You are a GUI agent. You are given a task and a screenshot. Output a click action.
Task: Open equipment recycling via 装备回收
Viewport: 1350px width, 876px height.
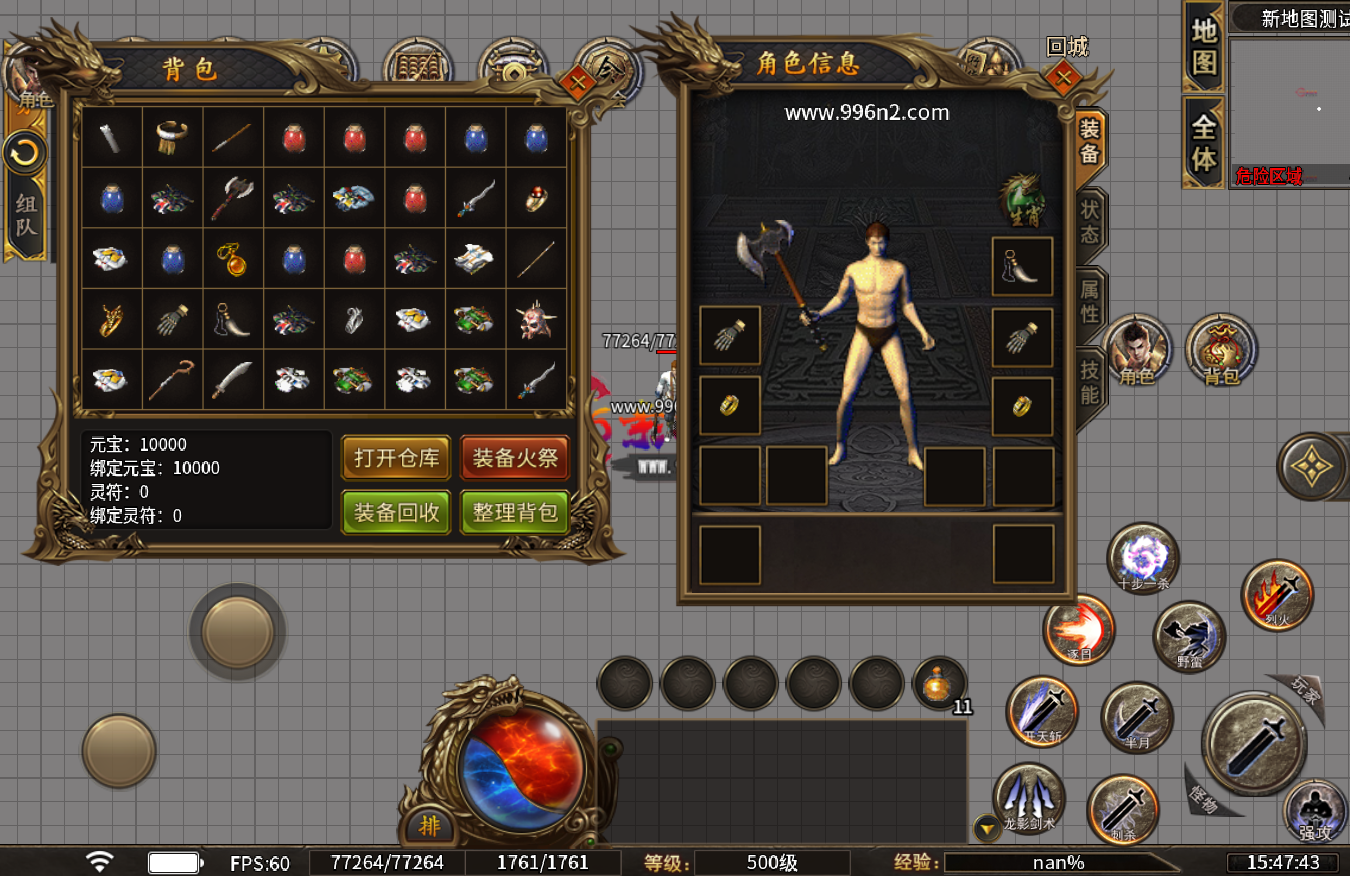point(396,513)
